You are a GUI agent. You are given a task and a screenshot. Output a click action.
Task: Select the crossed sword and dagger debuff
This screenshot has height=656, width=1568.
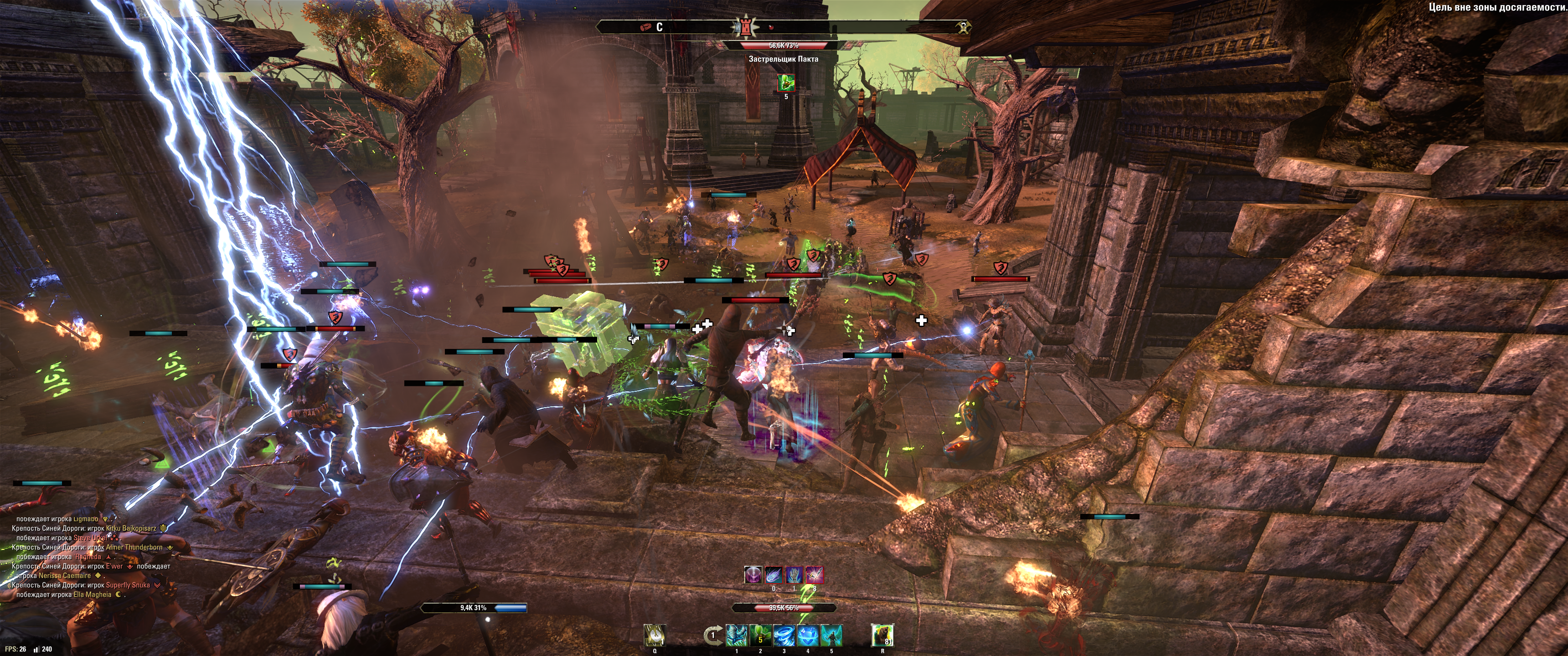point(815,574)
